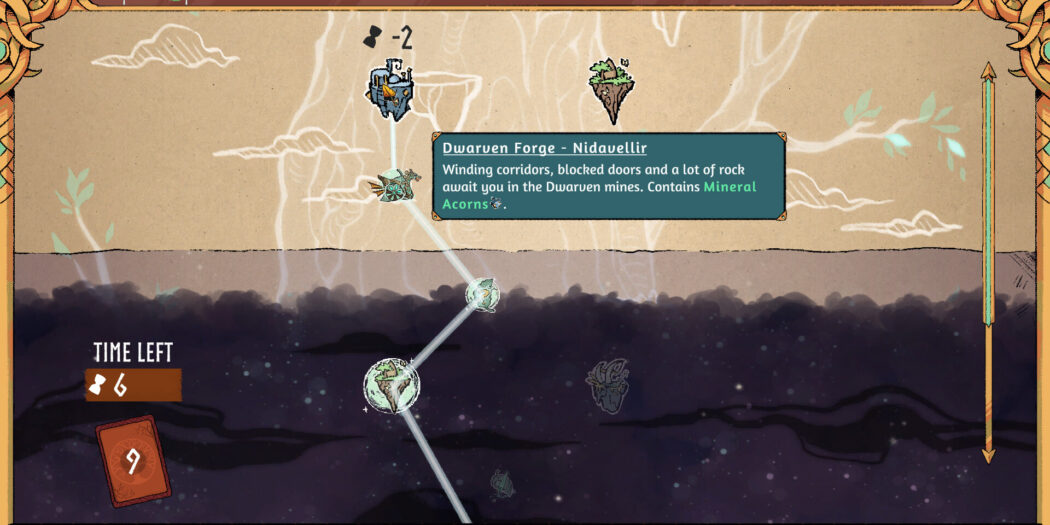Open the red rune card deck
The image size is (1050, 525).
click(x=132, y=460)
